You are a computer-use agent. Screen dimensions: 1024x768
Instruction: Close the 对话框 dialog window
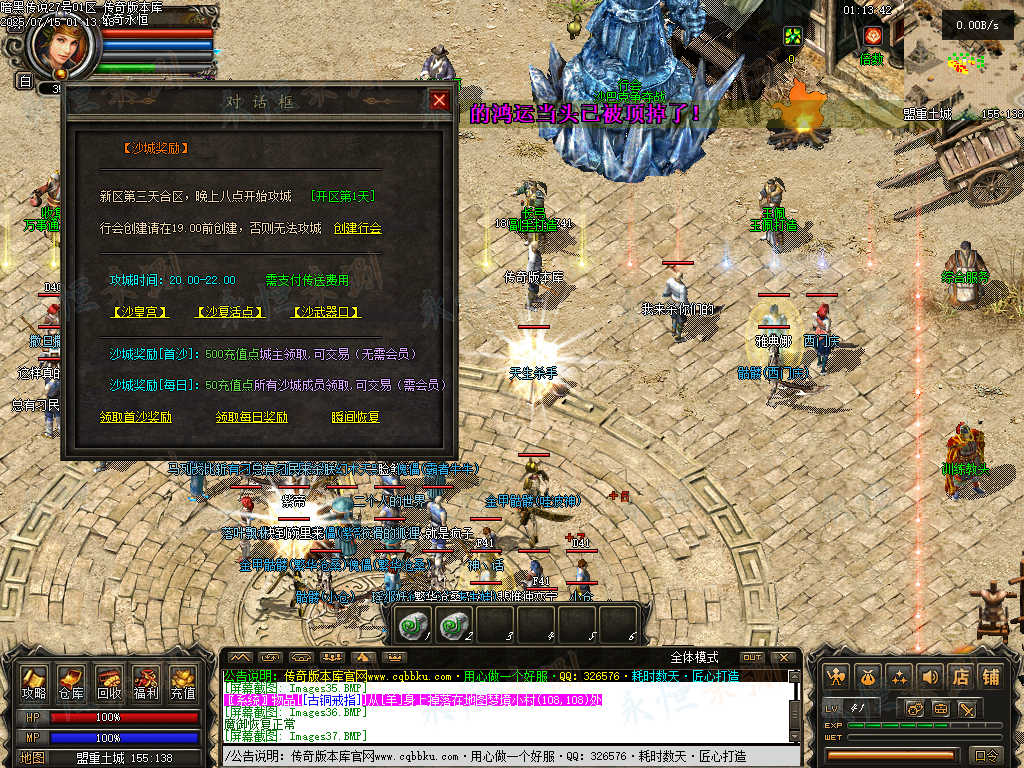[x=439, y=100]
